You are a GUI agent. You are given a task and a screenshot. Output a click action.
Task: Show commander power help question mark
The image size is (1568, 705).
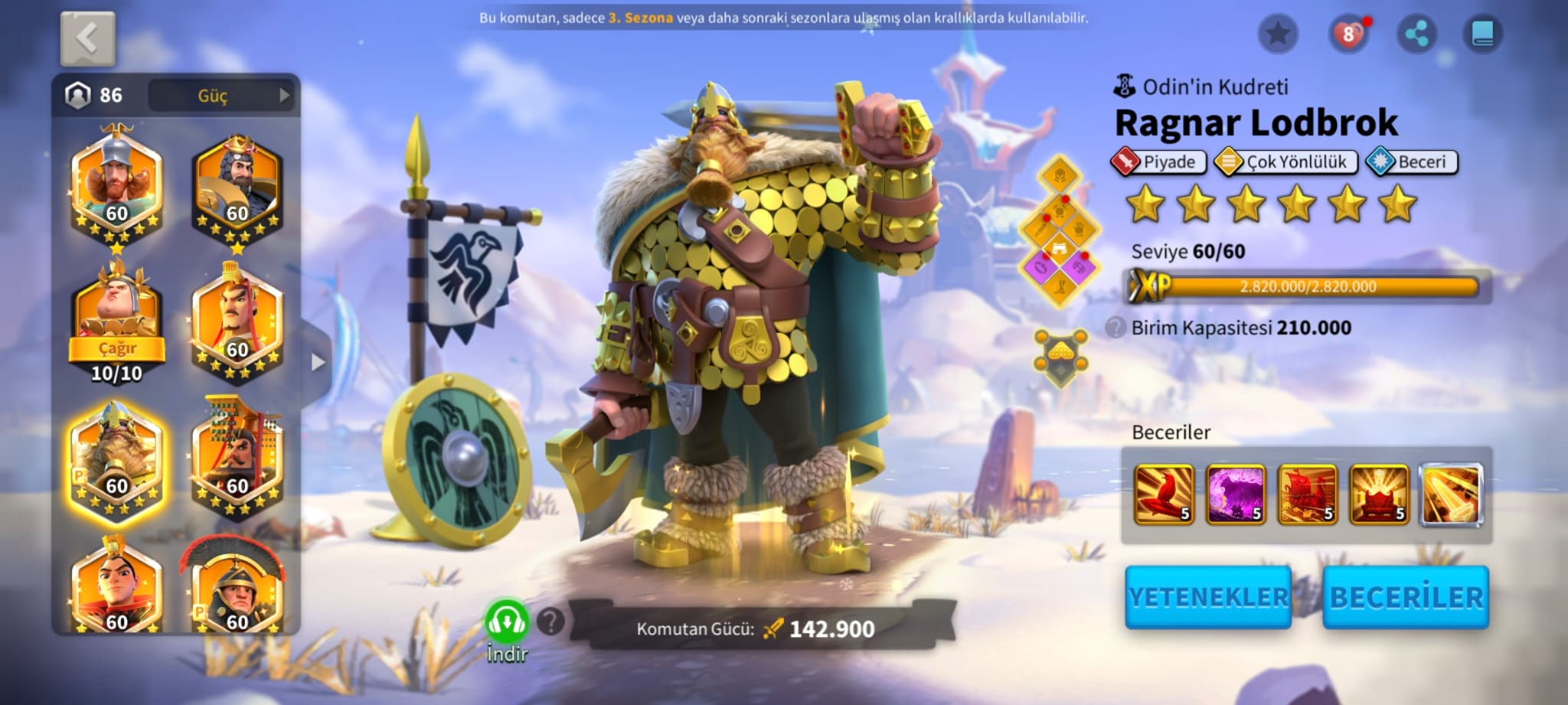coord(550,622)
